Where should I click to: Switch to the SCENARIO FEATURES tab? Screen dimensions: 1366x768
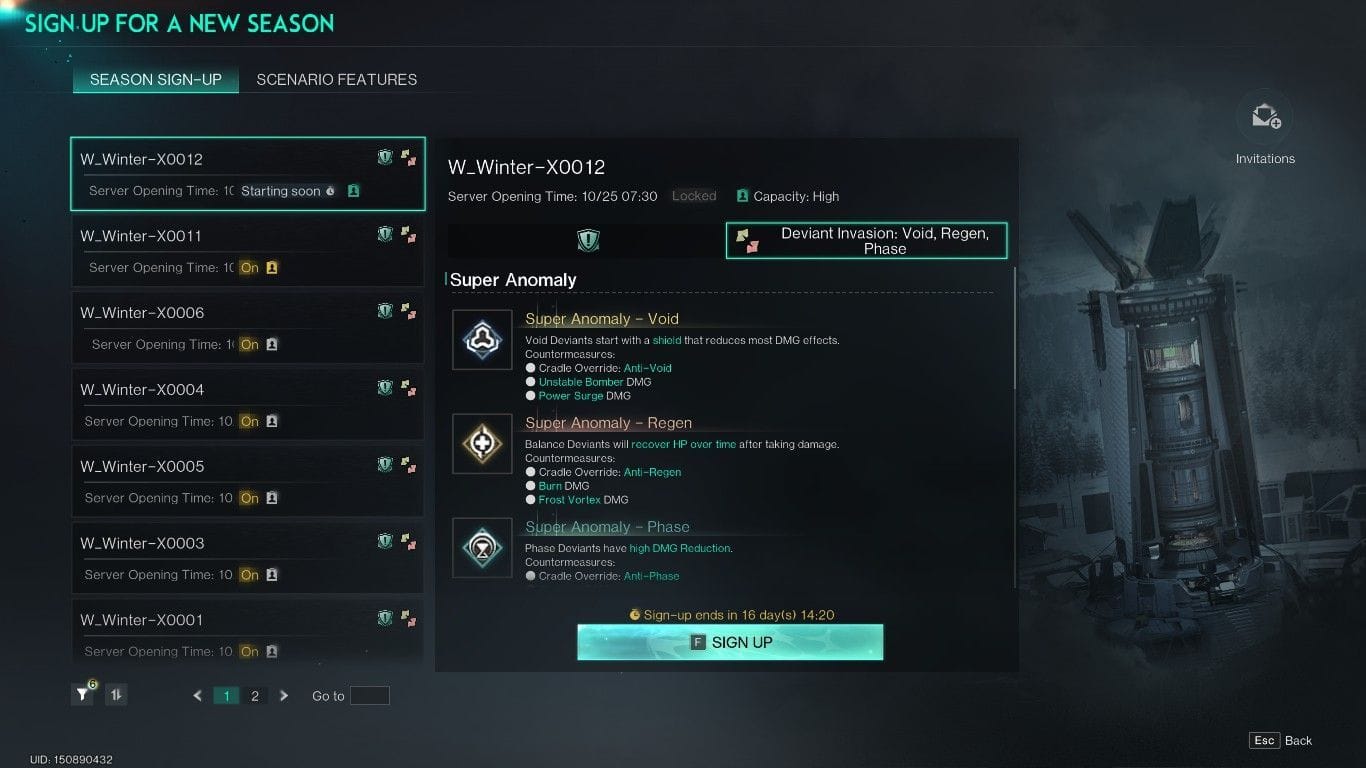pos(337,79)
